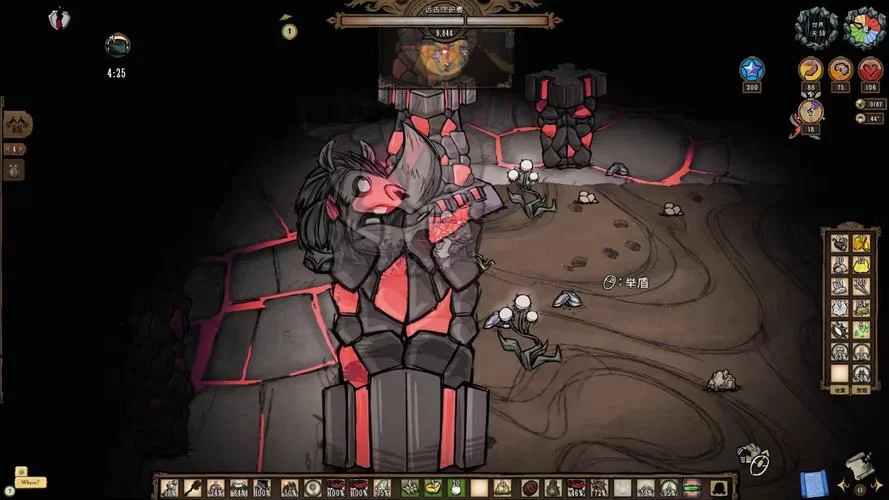Select the item icon above the 4:25 timer
The image size is (889, 500).
pos(117,45)
